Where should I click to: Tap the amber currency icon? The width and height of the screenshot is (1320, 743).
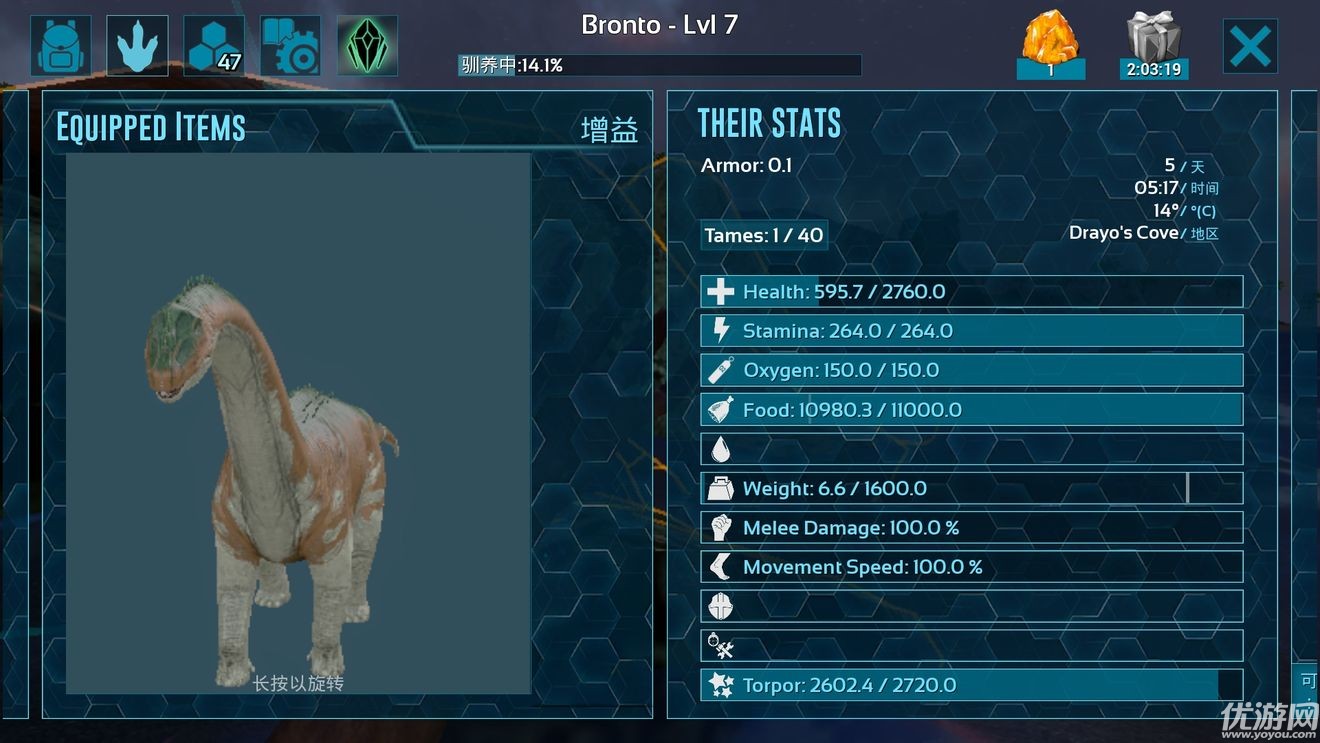point(1051,45)
